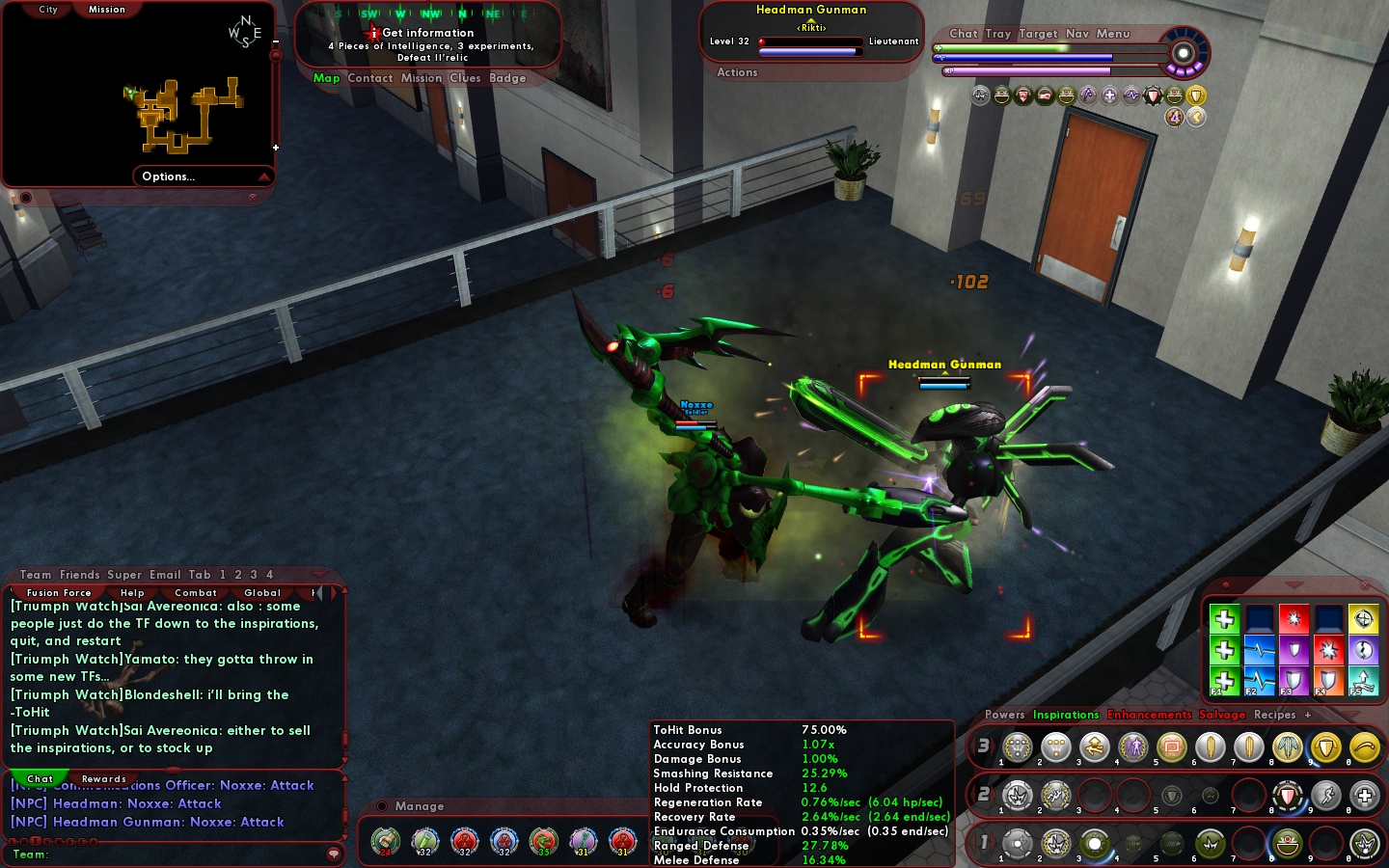
Task: Activate the running figure power in tray 2
Action: (x=1326, y=796)
